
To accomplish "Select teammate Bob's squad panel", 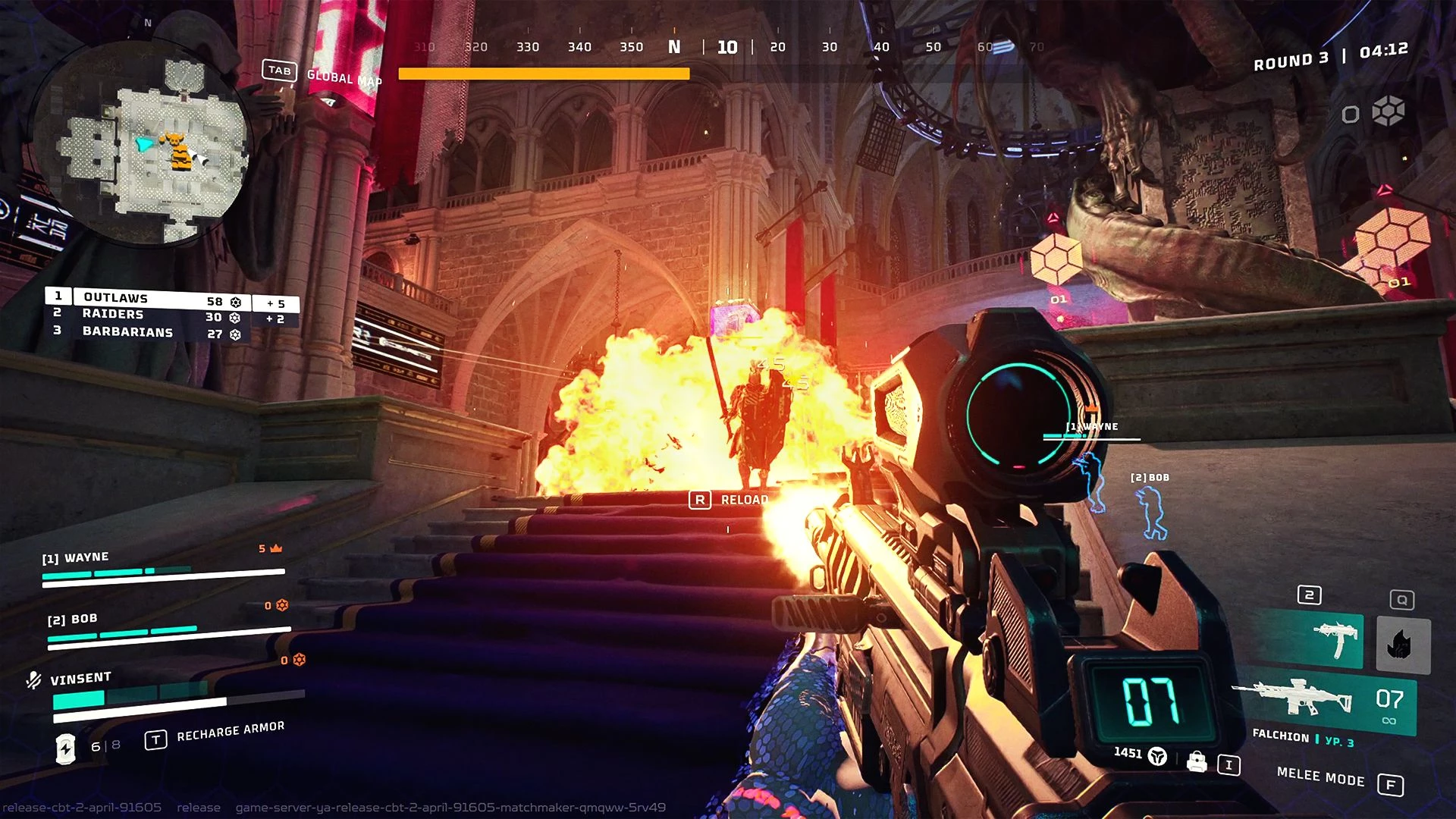I will tap(167, 626).
